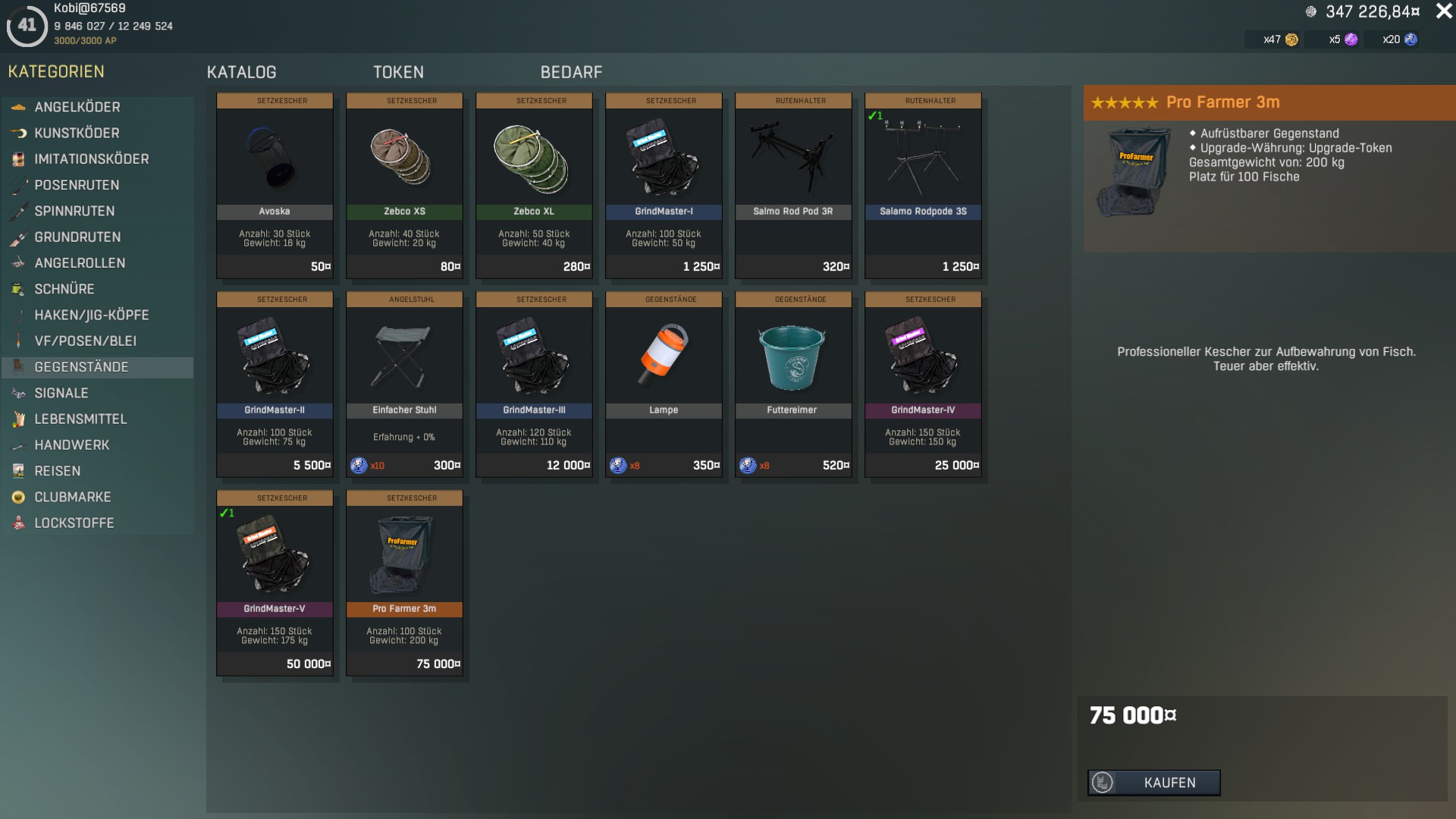Choose the Zebco XL keepnet card
Image resolution: width=1456 pixels, height=819 pixels.
pyautogui.click(x=534, y=185)
